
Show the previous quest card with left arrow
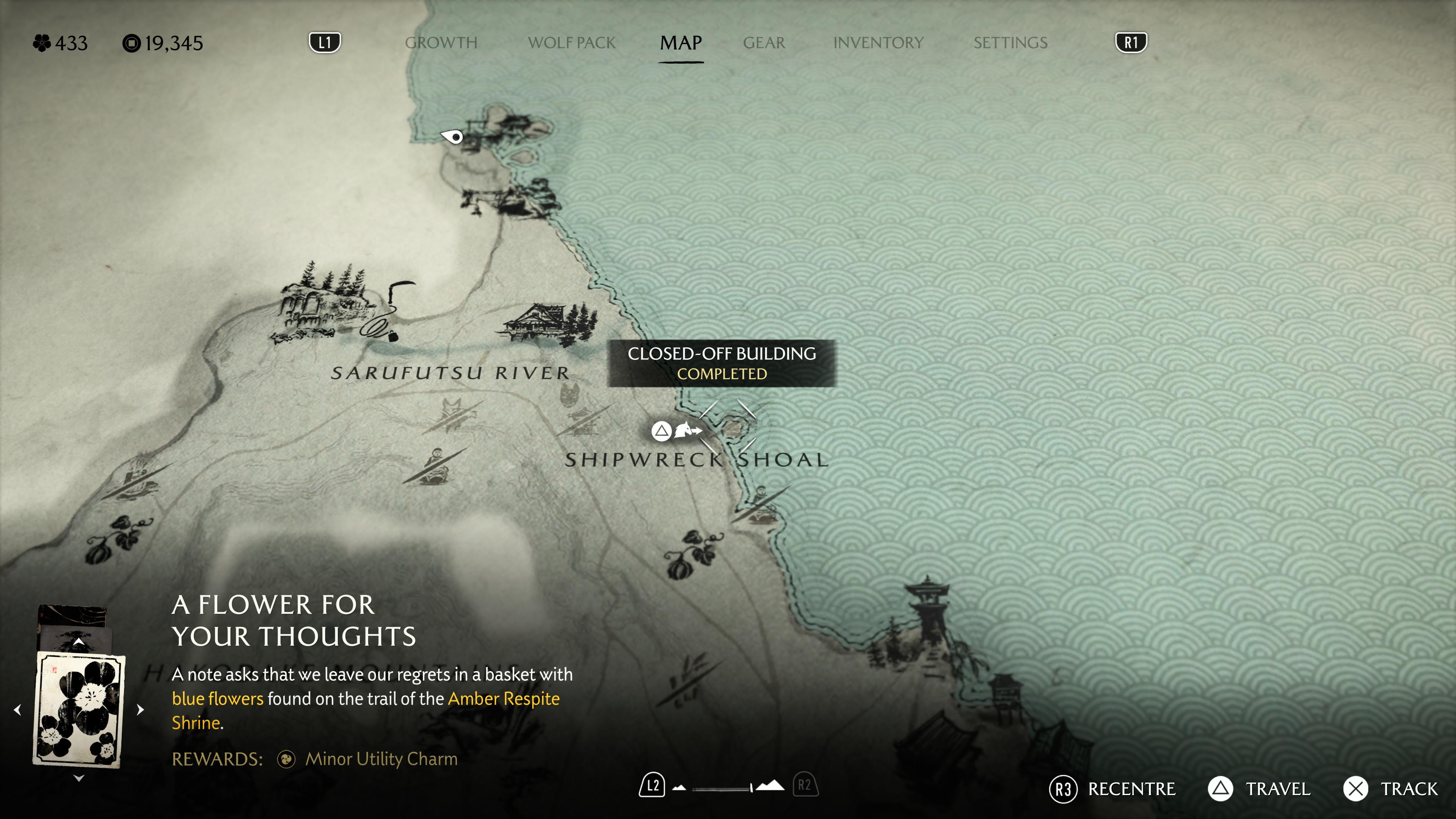click(x=17, y=710)
